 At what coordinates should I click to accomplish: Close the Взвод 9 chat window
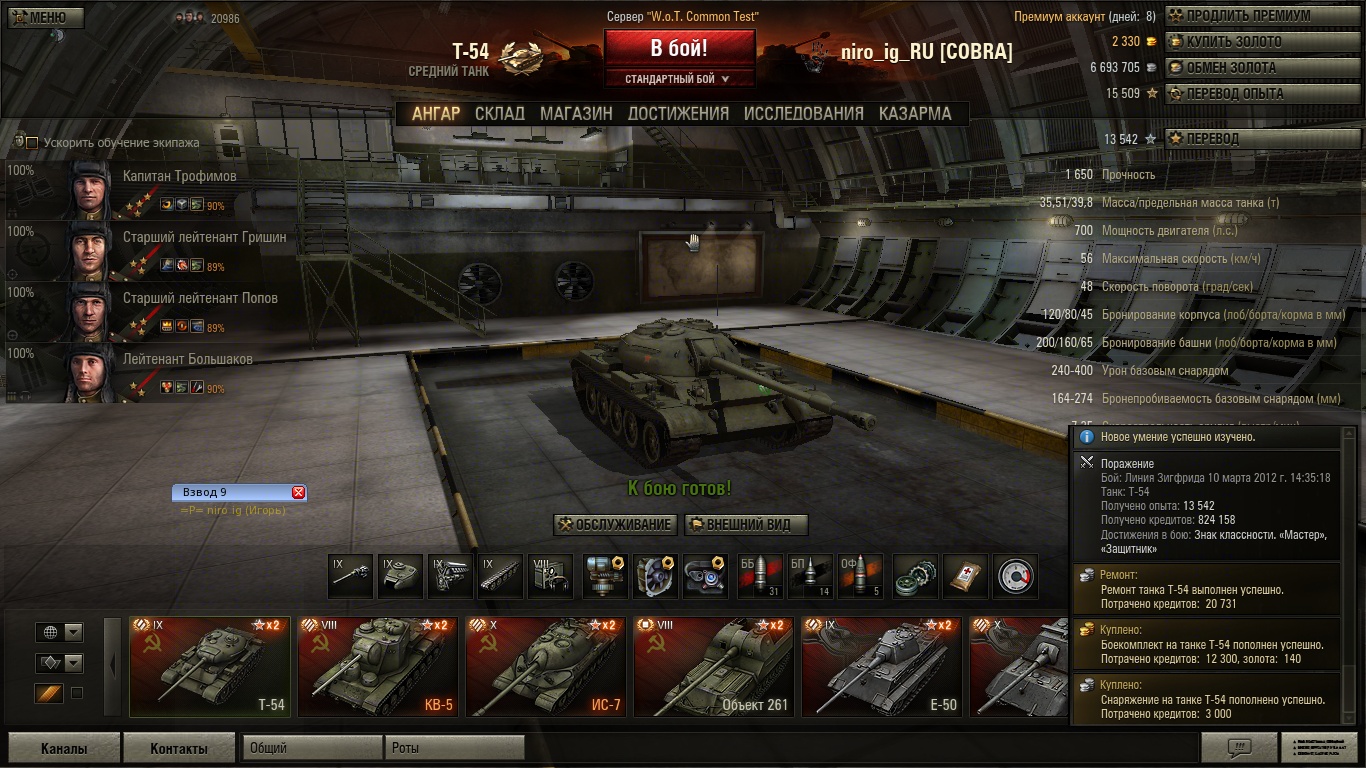(298, 492)
